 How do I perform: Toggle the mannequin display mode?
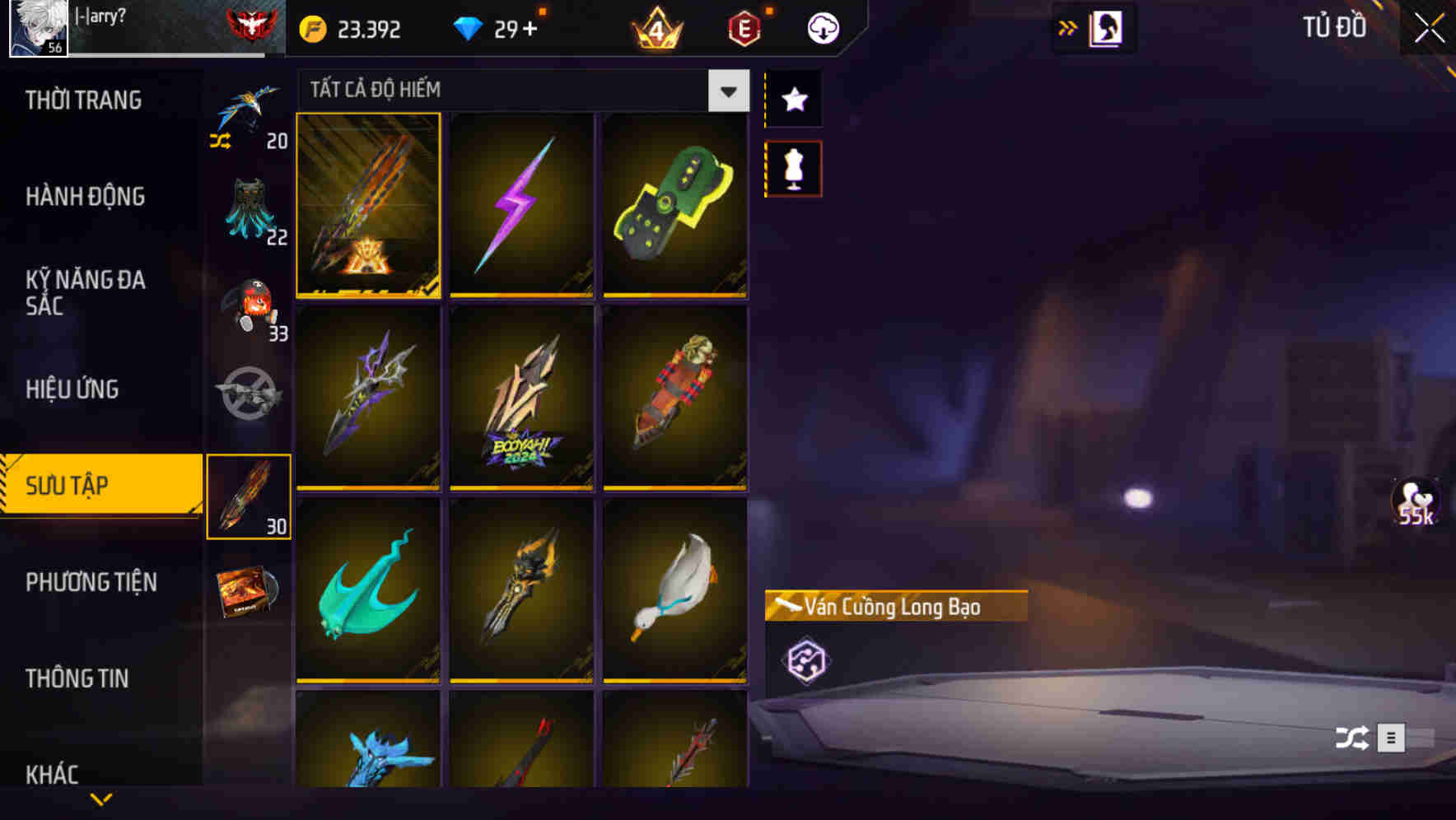793,166
